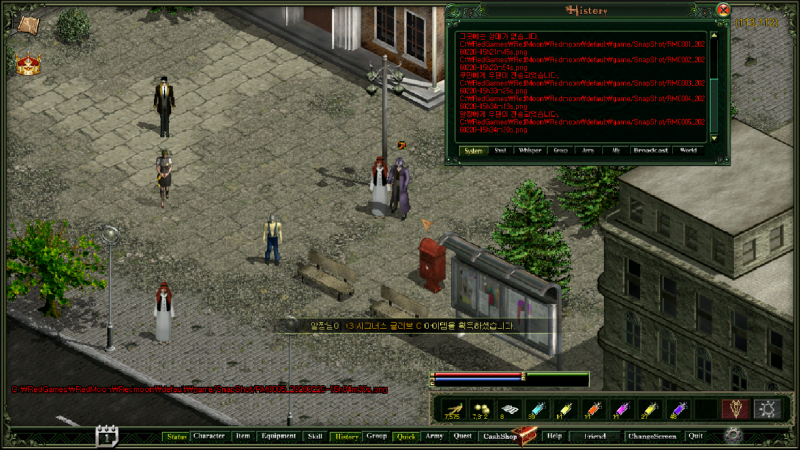Show the Item inventory
Screen dimensions: 800x450
click(x=242, y=436)
